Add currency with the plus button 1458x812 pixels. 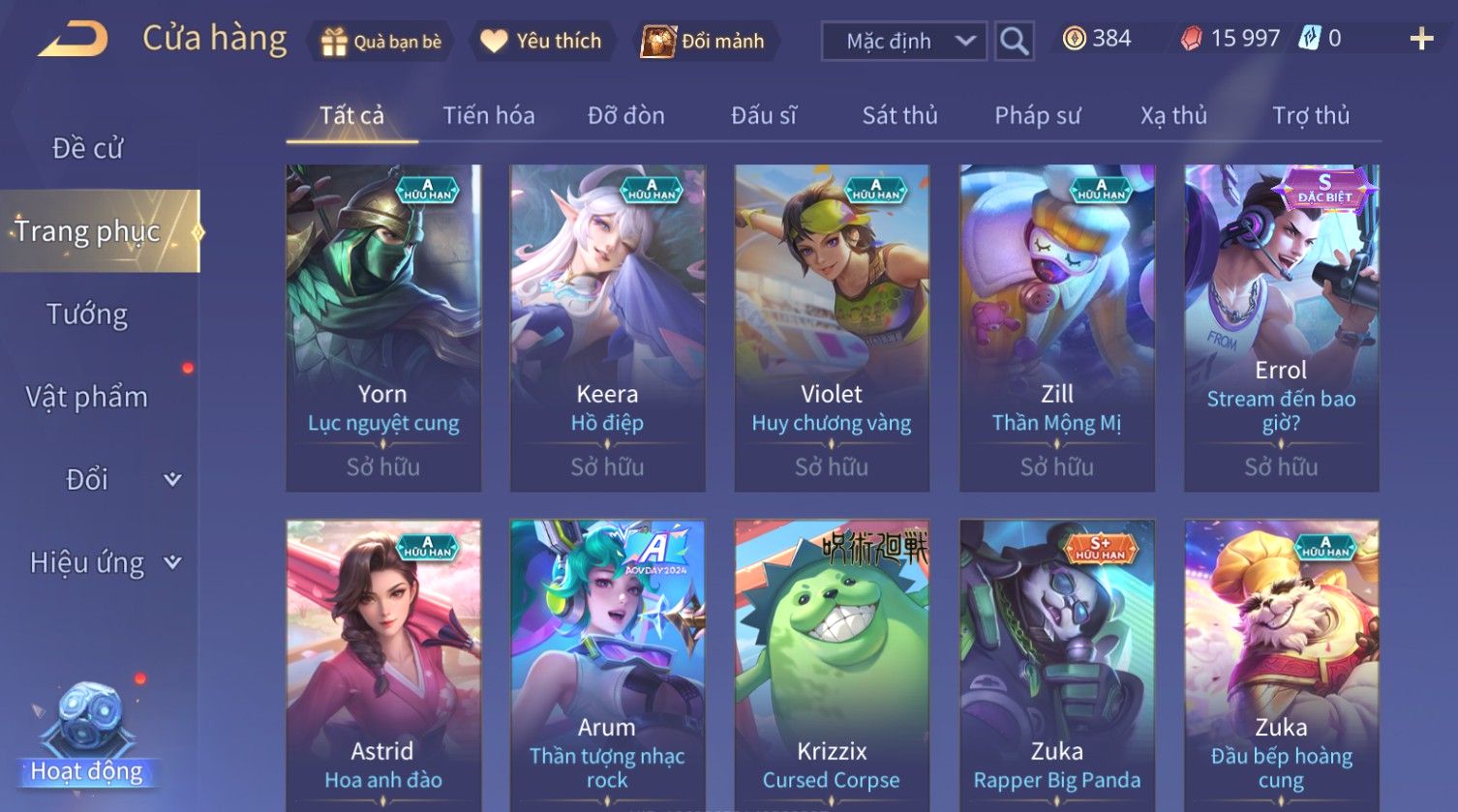click(1420, 40)
